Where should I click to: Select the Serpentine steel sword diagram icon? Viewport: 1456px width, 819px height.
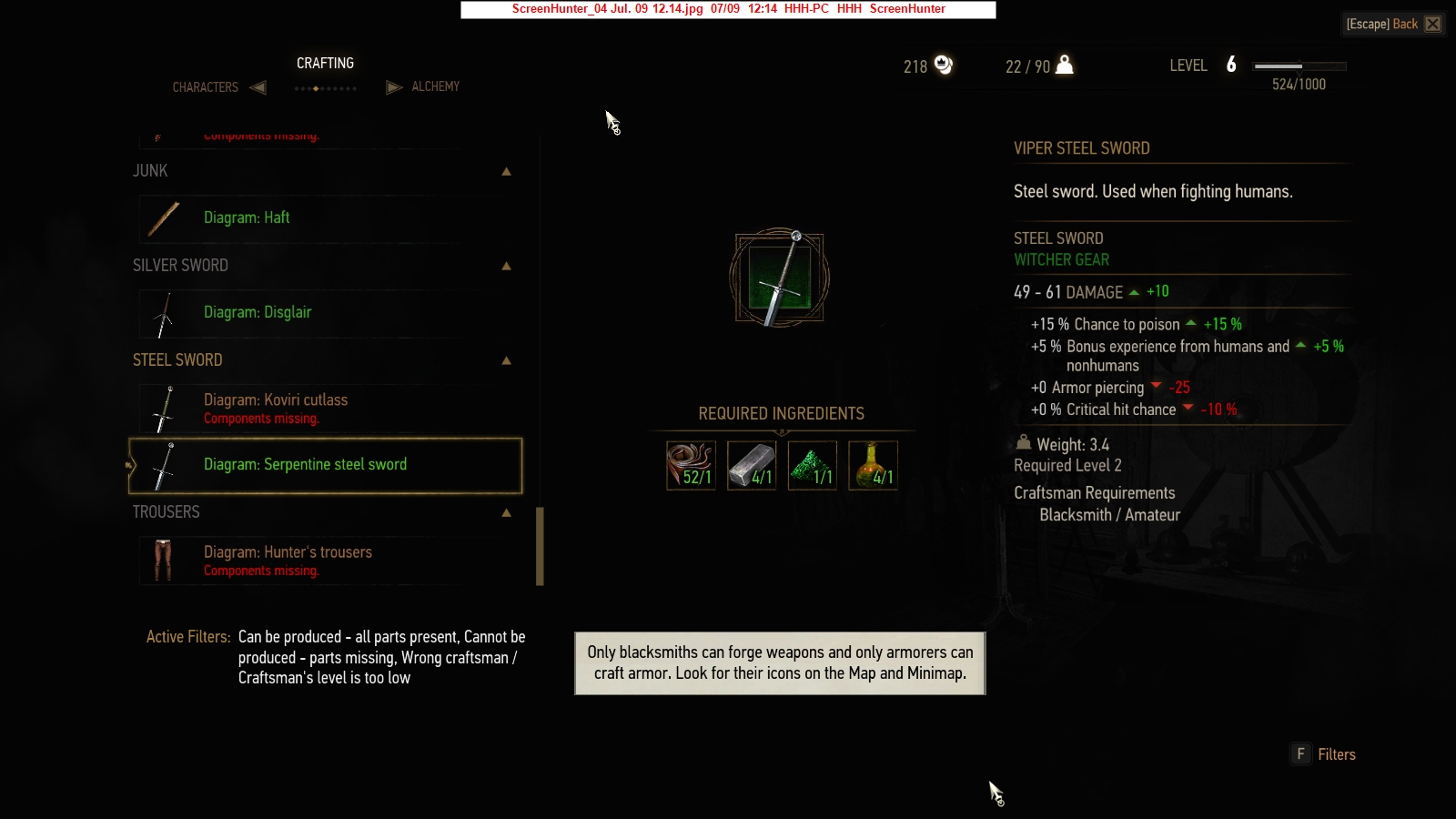tap(162, 465)
